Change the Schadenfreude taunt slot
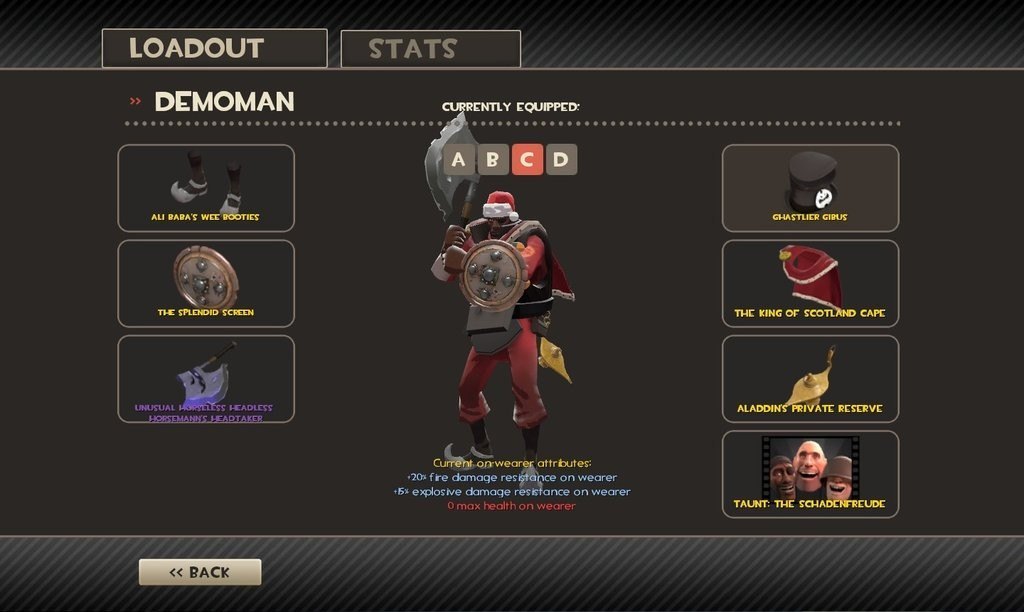The image size is (1024, 612). [810, 474]
